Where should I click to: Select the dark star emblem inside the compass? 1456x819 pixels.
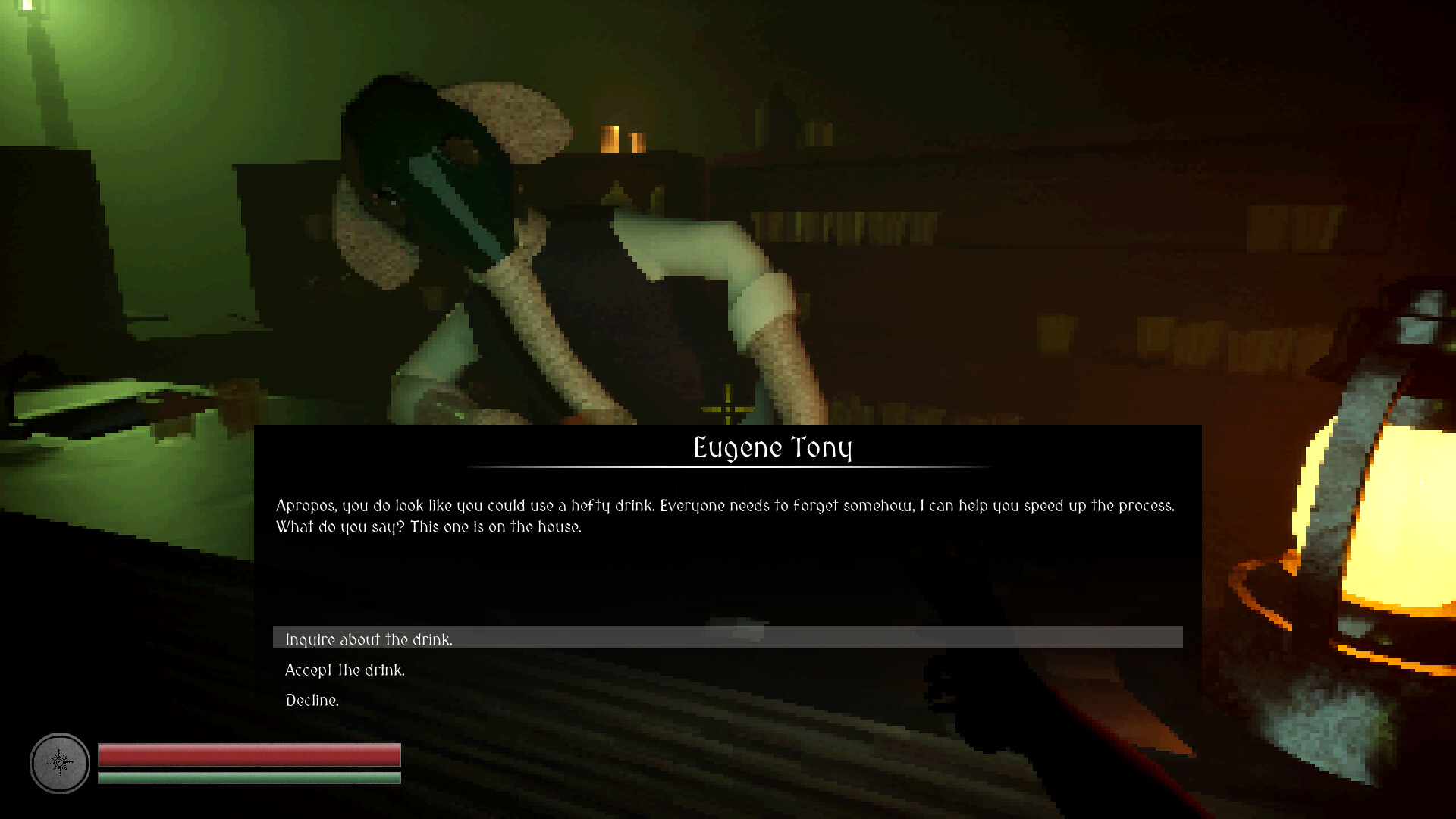(x=59, y=764)
